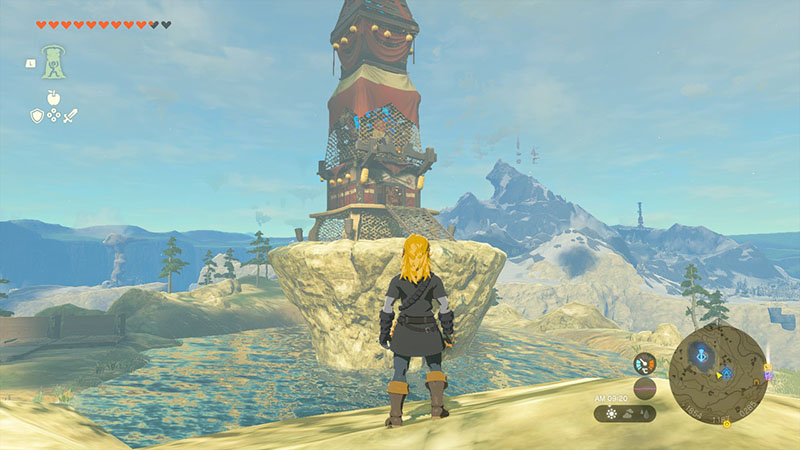
Task: Open the sword weapon quick-select icon
Action: click(x=70, y=115)
